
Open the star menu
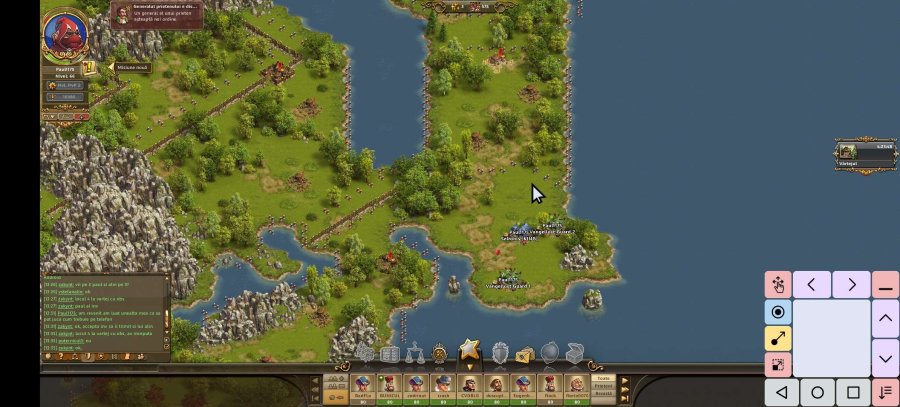point(469,352)
